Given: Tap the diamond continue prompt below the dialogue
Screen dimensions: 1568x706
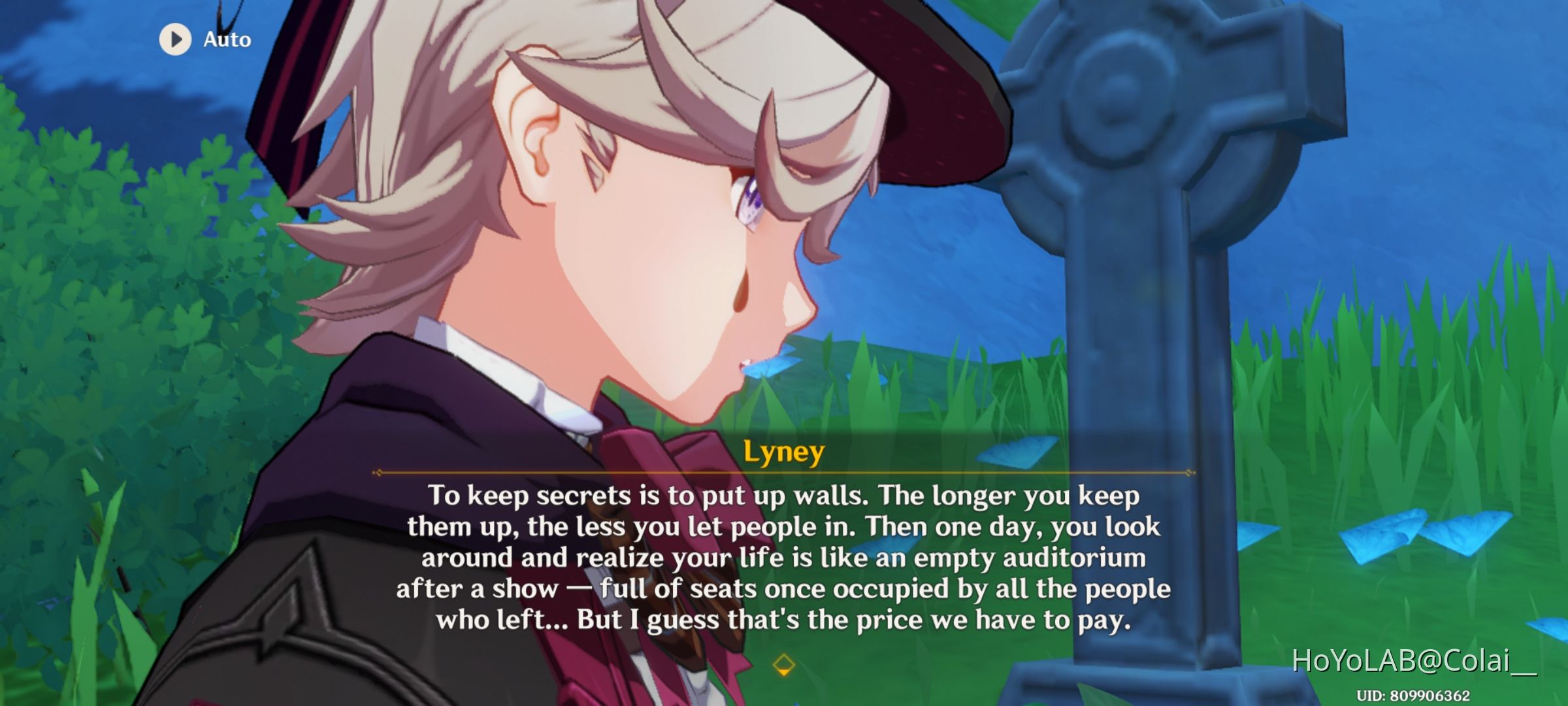Looking at the screenshot, I should tap(784, 665).
